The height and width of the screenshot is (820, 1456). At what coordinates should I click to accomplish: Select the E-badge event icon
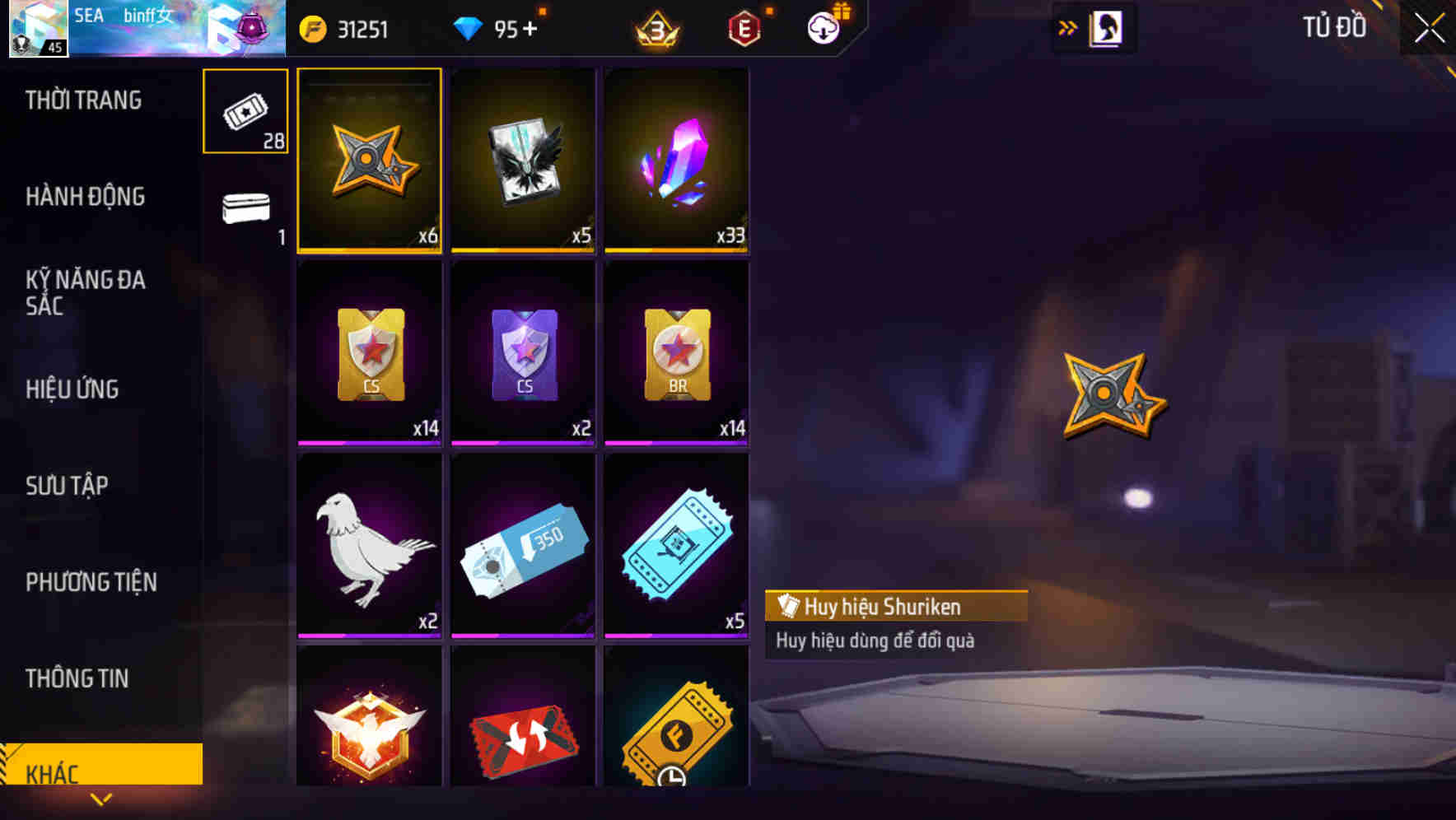(744, 27)
